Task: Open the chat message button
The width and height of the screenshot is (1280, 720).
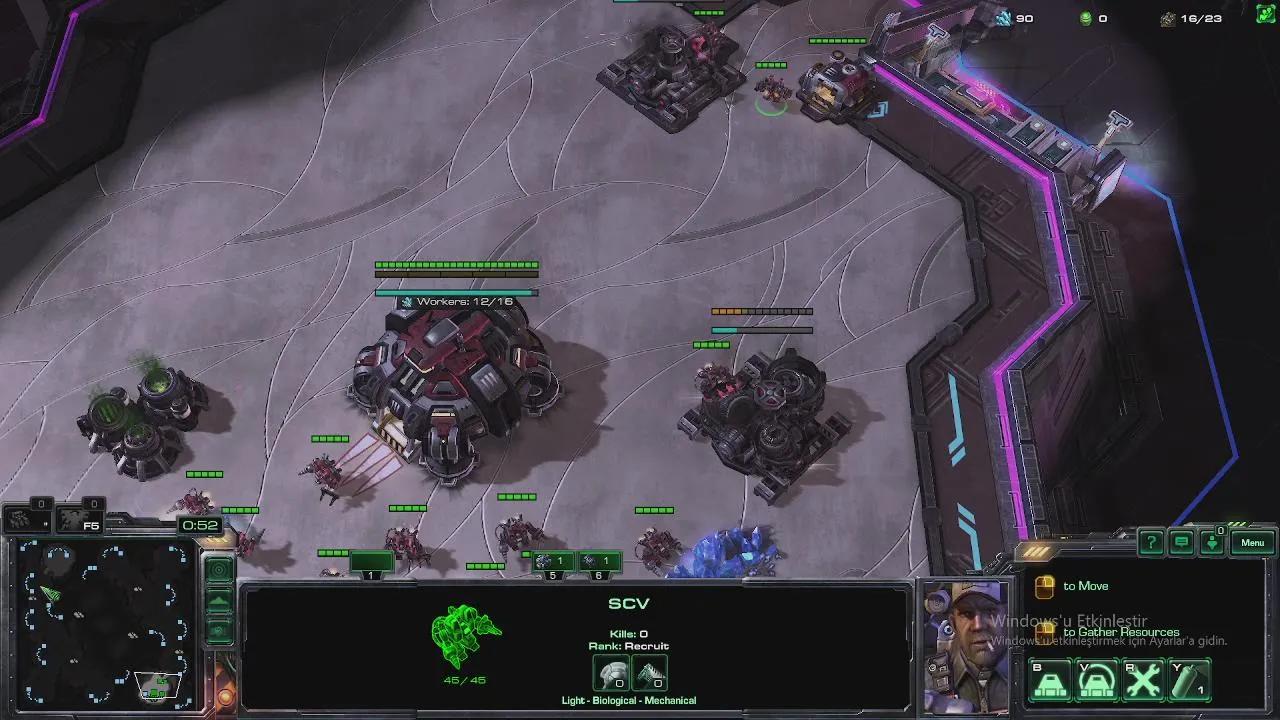Action: pyautogui.click(x=1182, y=543)
